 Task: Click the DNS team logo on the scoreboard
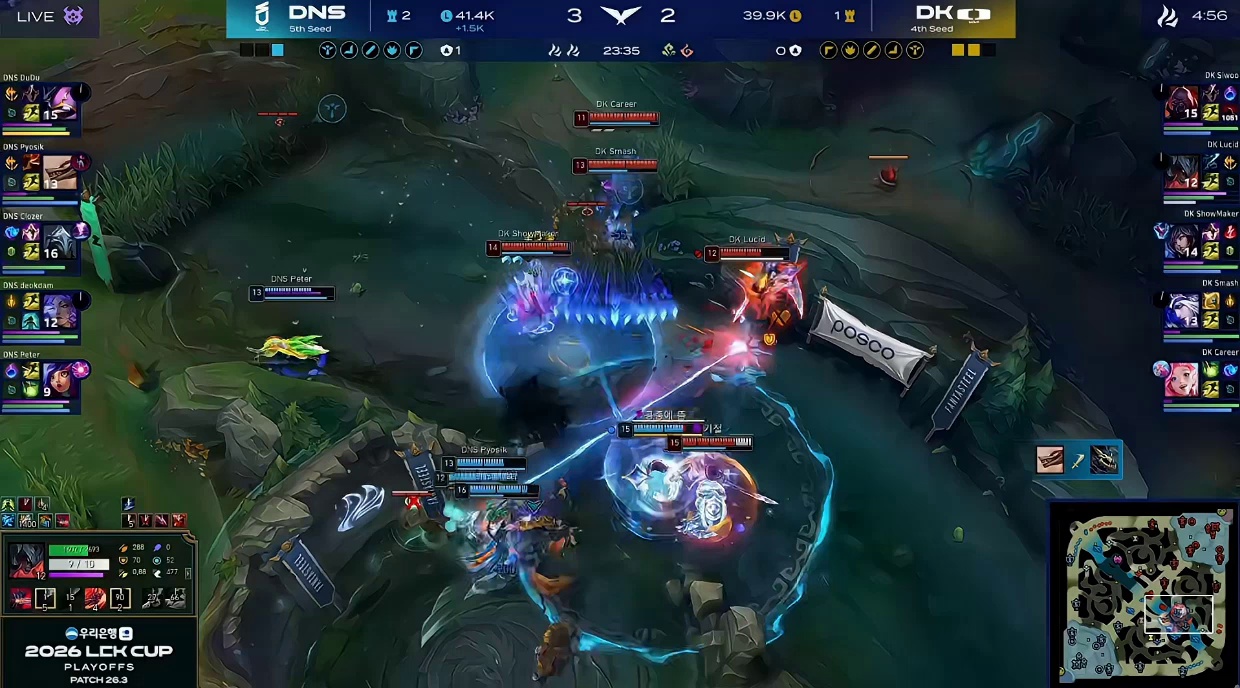263,17
